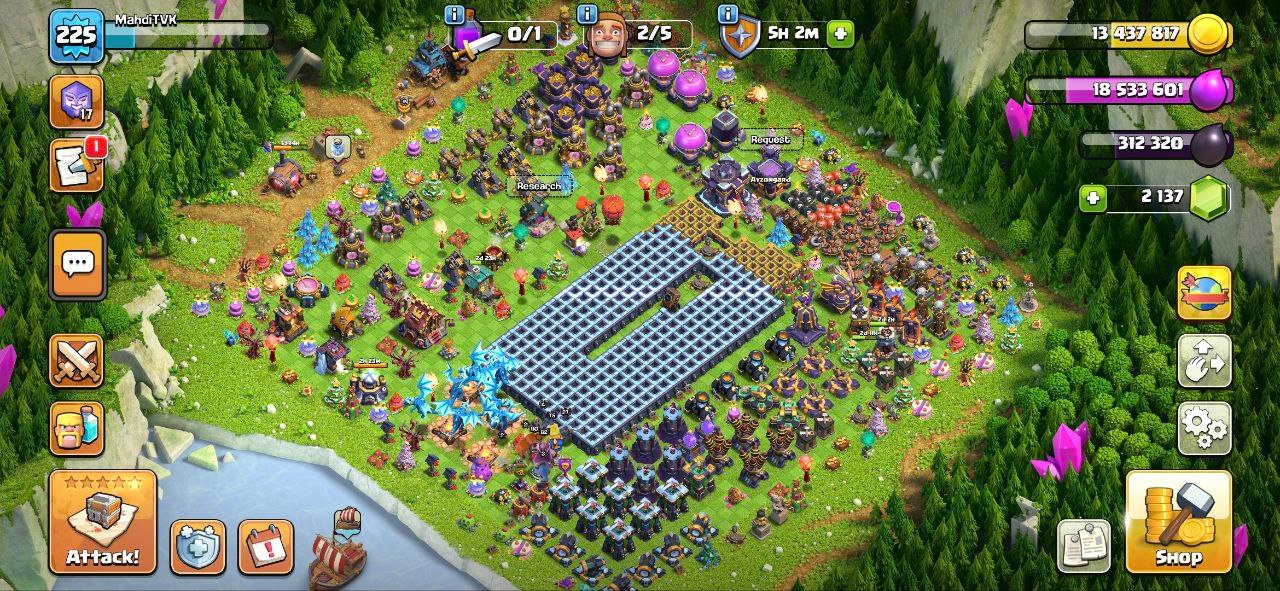Open the season challenges icon above layout editor
Screen dimensions: 1280x591
1204,293
